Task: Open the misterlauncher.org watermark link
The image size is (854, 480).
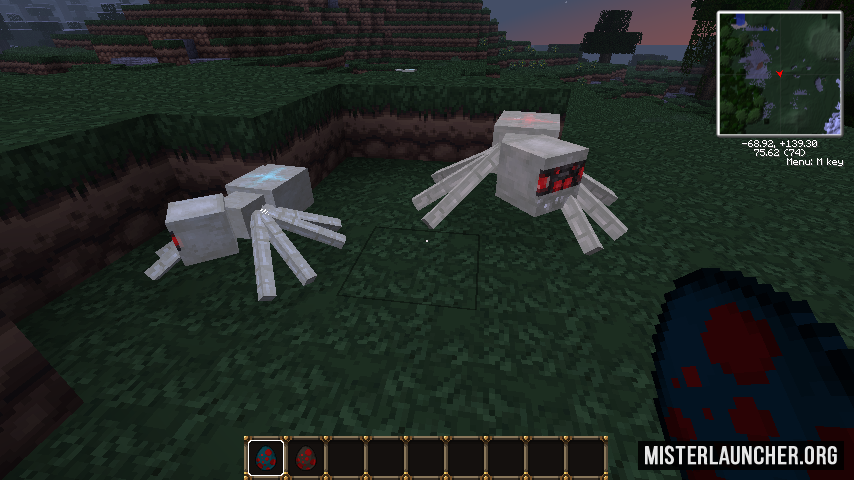Action: click(741, 455)
